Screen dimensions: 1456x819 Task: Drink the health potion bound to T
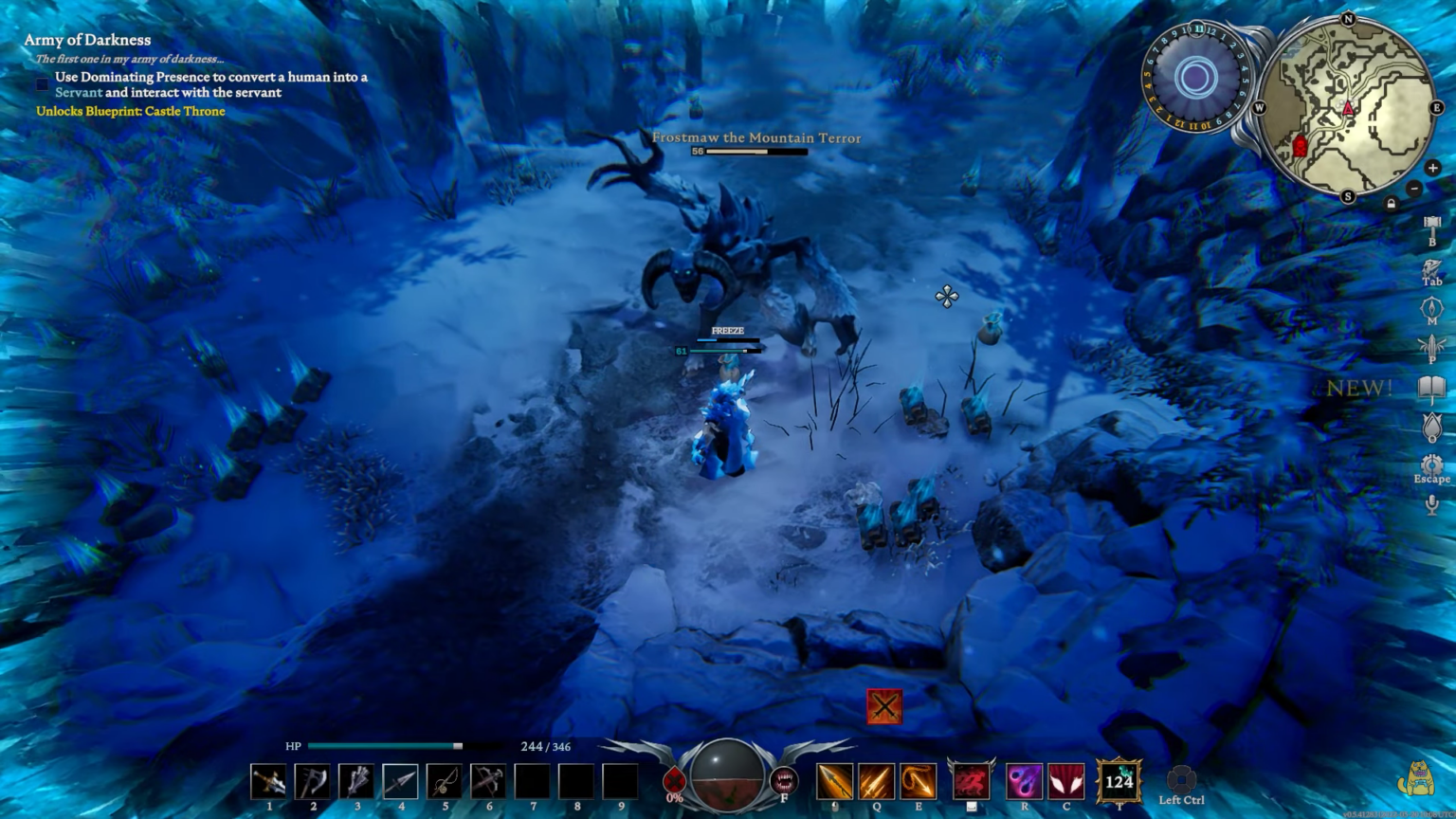point(1119,781)
